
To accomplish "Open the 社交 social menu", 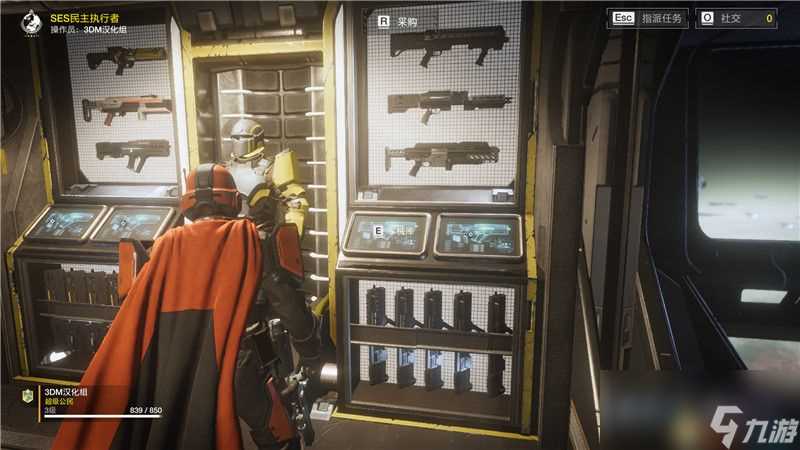I will click(737, 18).
